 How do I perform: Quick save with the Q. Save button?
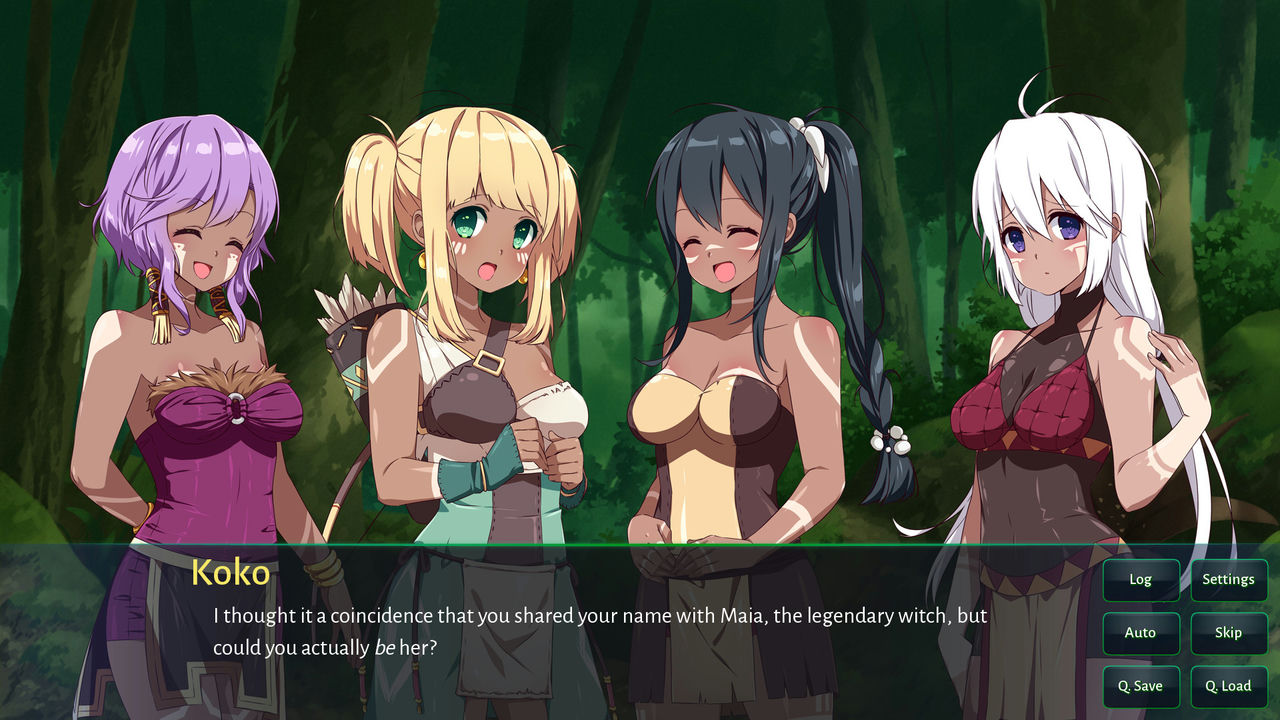1140,687
